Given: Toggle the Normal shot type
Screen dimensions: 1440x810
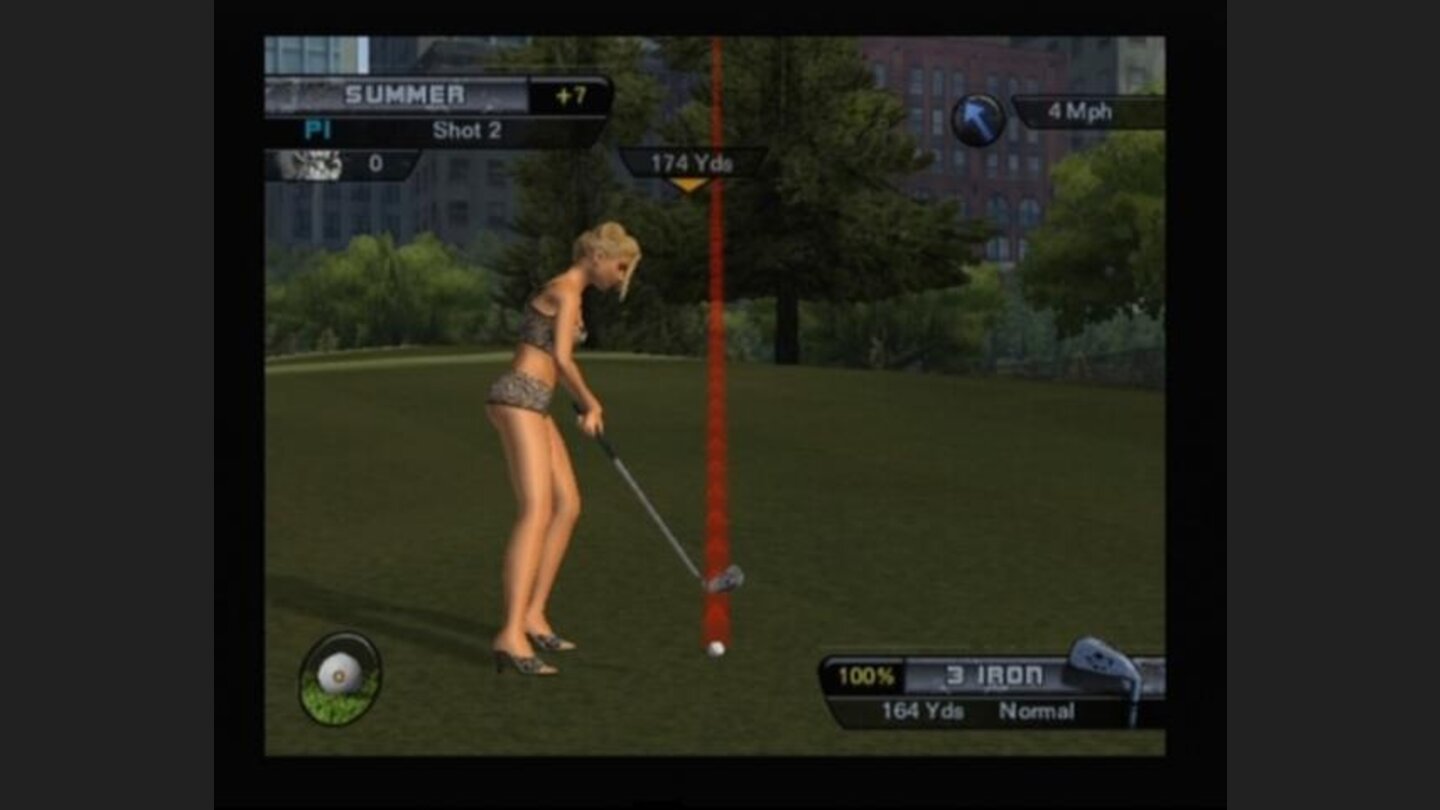Looking at the screenshot, I should click(x=1038, y=711).
